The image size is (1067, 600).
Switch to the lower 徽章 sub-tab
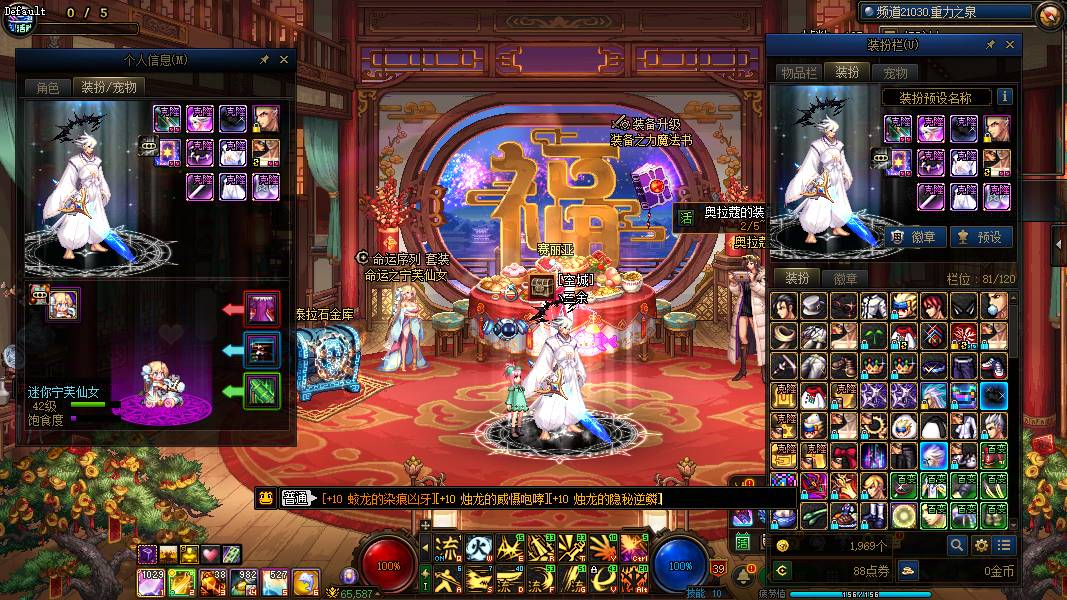pyautogui.click(x=846, y=279)
